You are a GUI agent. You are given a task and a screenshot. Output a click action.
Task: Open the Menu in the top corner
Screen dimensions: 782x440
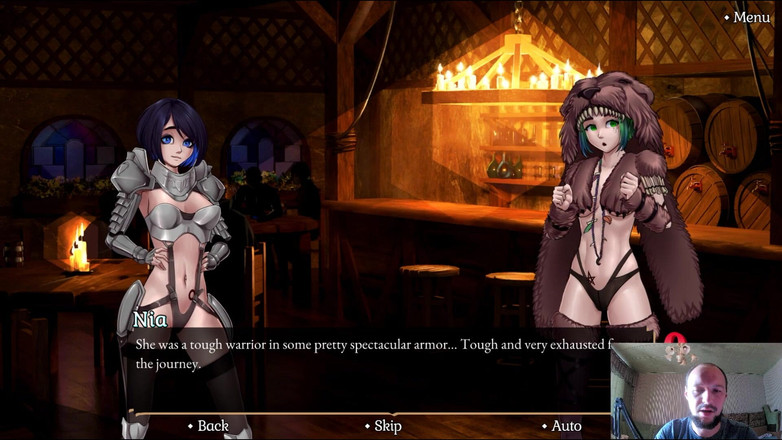tap(751, 17)
